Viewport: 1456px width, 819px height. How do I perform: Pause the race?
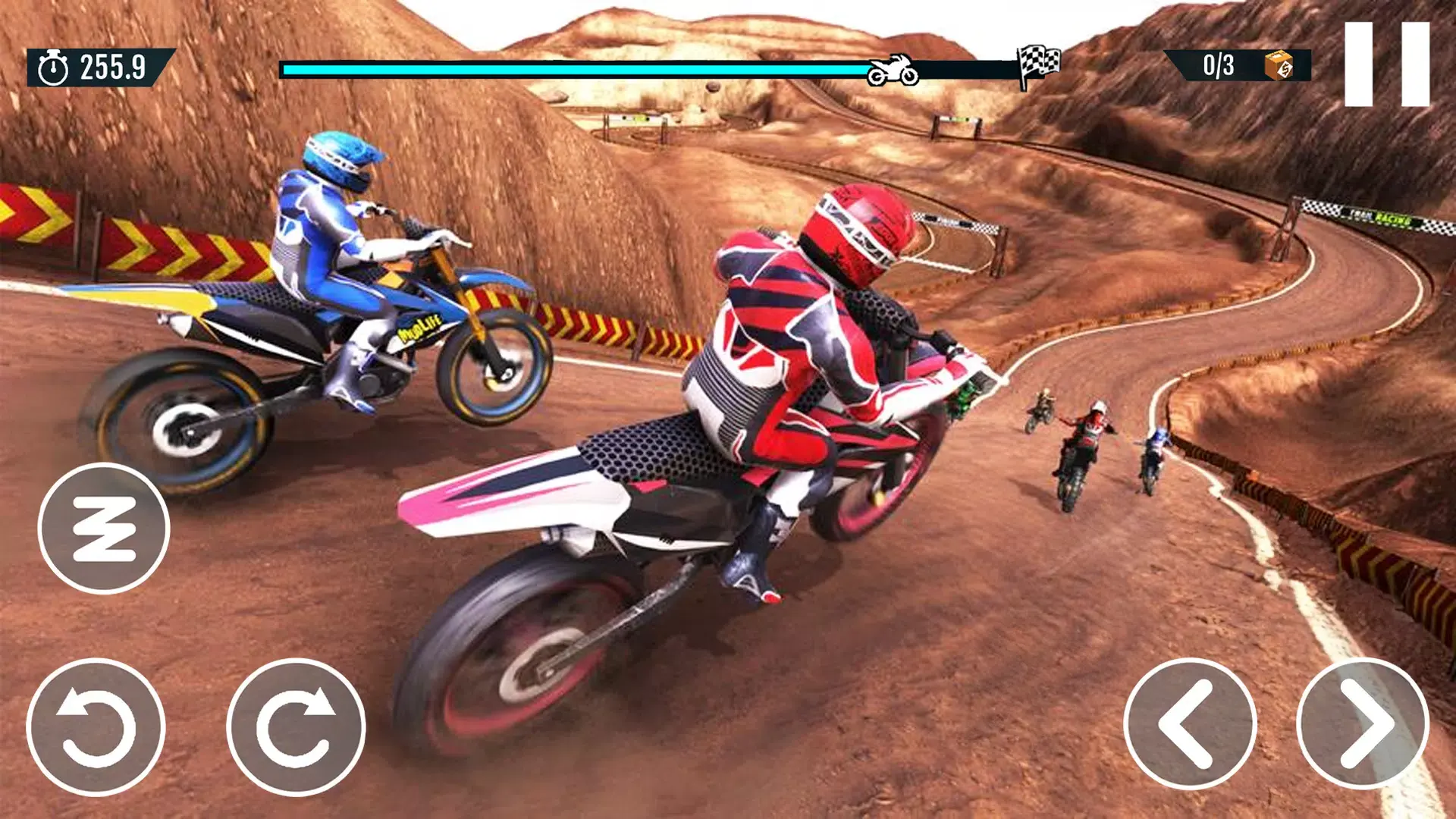click(1386, 64)
